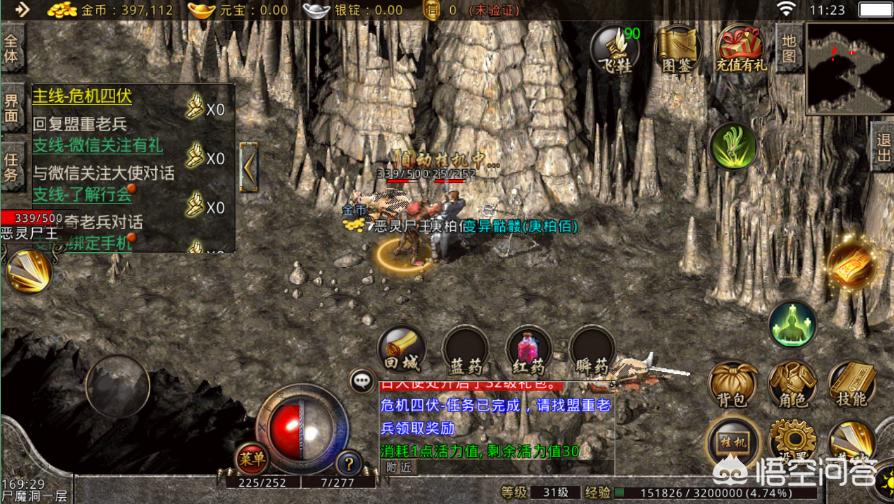Click the 地图 map button
Screen dimensions: 894x504
789,47
